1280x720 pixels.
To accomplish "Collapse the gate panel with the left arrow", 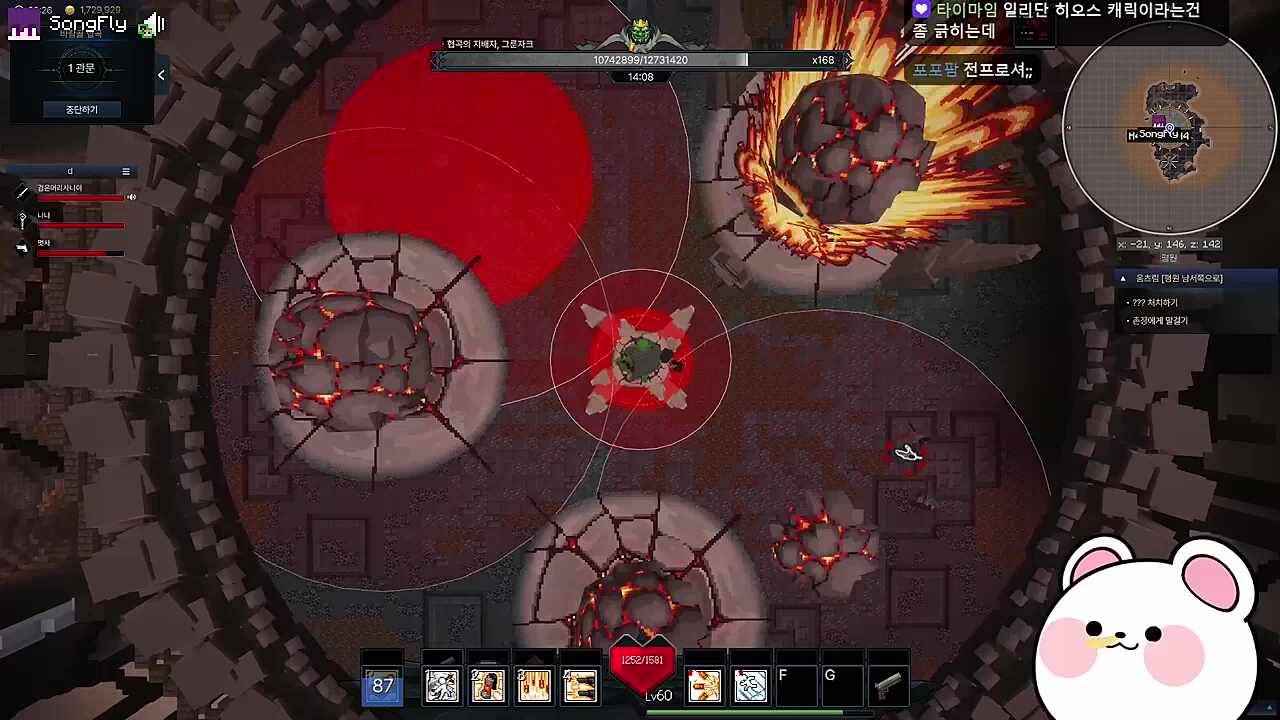I will 161,74.
